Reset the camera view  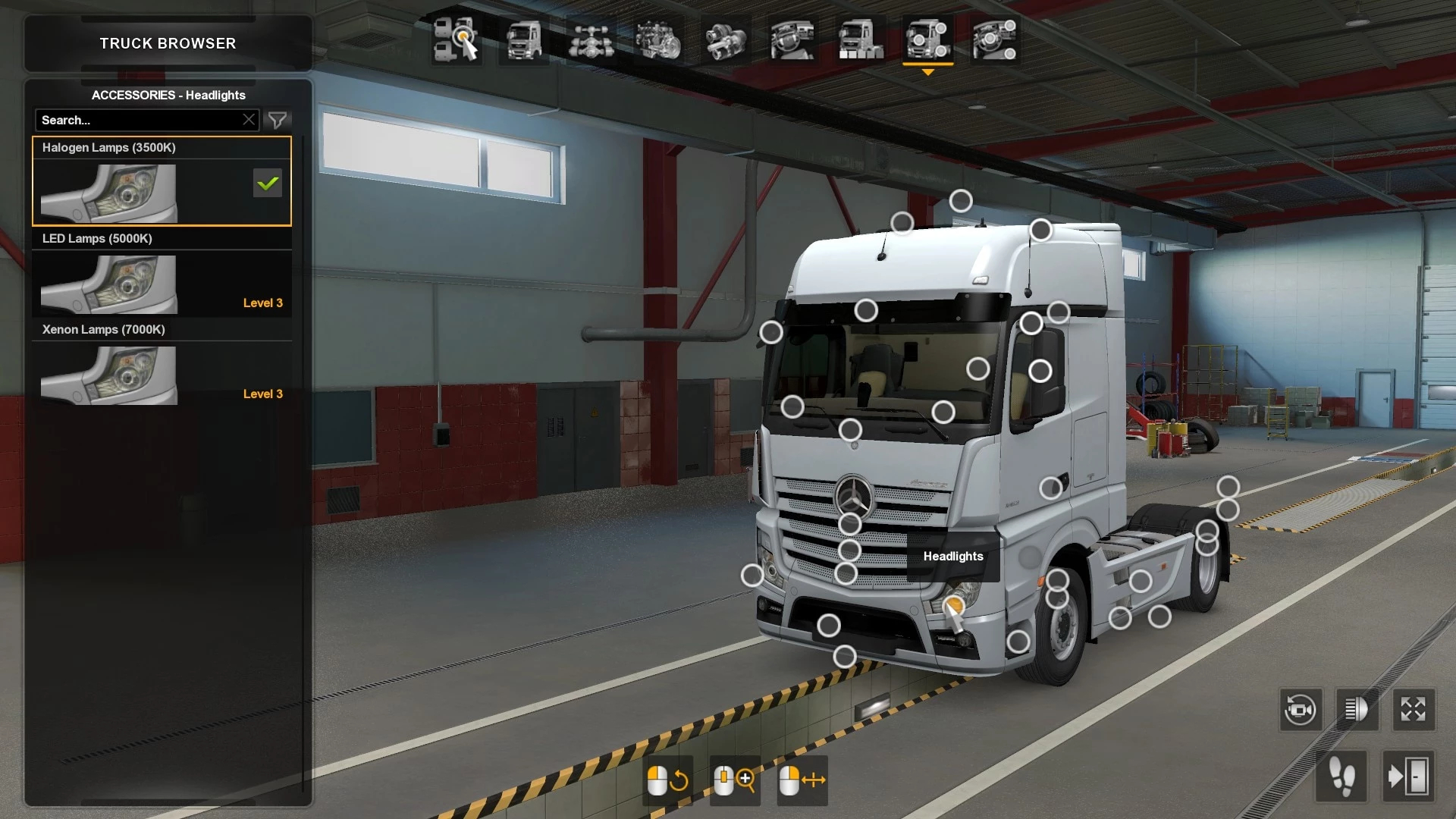1301,711
